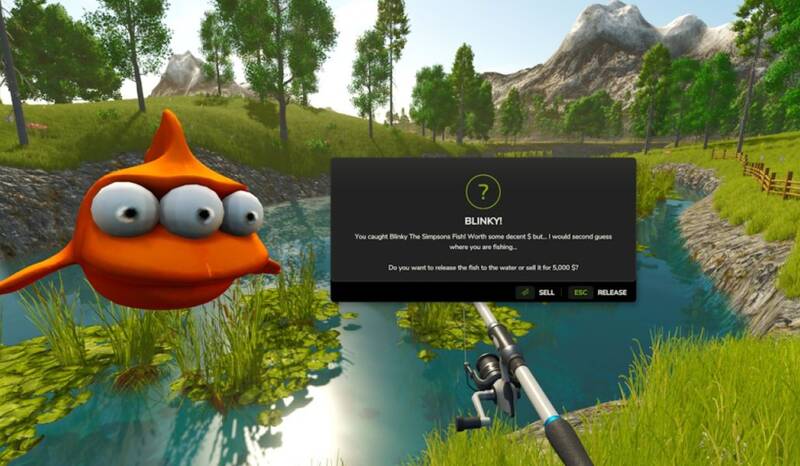
Task: Sell Blinky for 5,000 $
Action: (536, 292)
